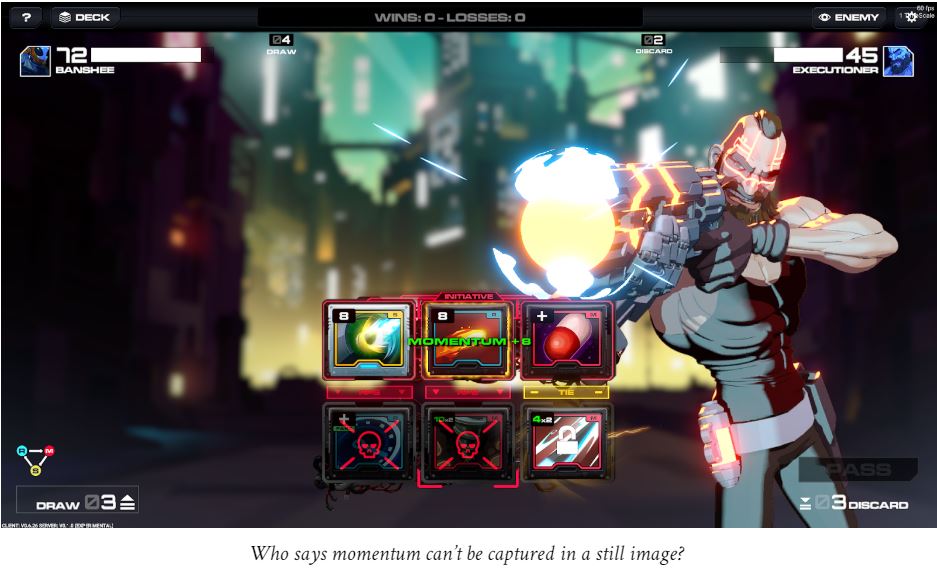Click the Pass turn button

[858, 469]
